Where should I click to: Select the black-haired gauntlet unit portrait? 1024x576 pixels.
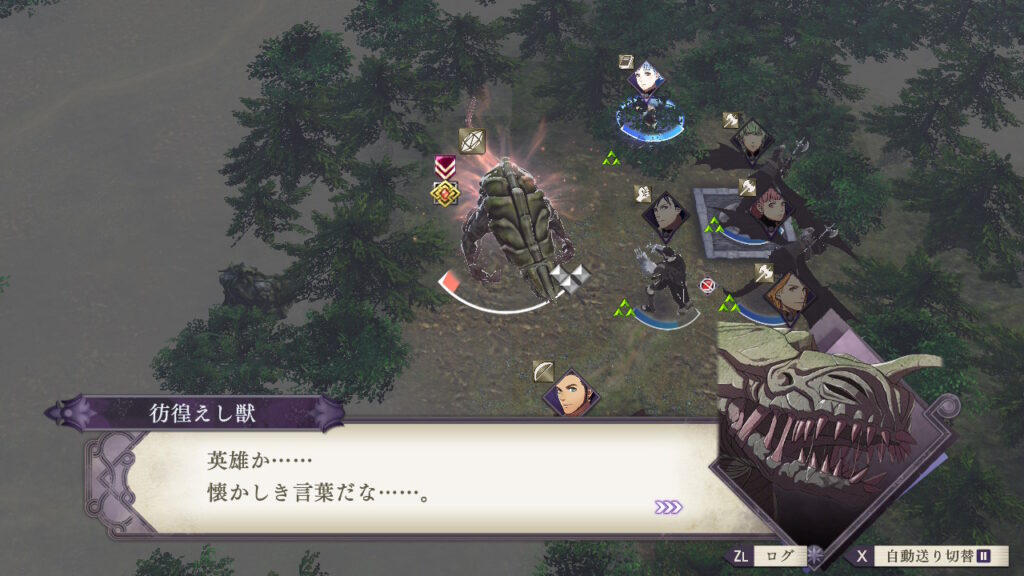[665, 216]
